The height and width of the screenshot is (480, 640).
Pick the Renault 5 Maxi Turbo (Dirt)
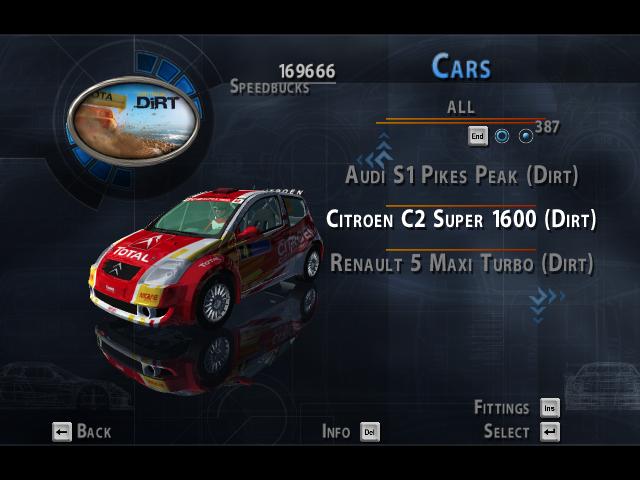click(x=461, y=264)
